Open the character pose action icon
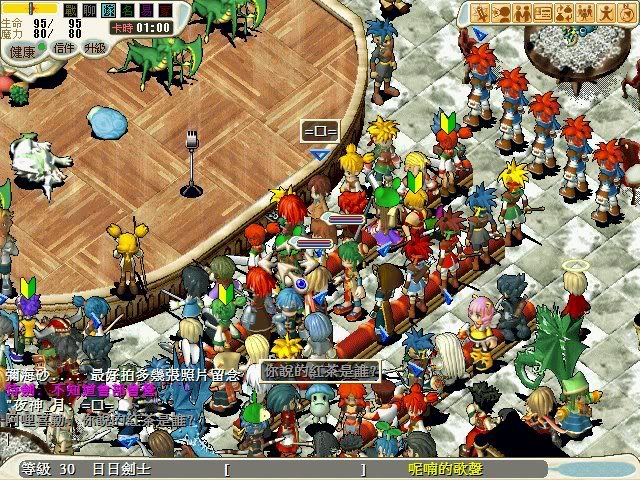The width and height of the screenshot is (640, 480). (x=606, y=13)
